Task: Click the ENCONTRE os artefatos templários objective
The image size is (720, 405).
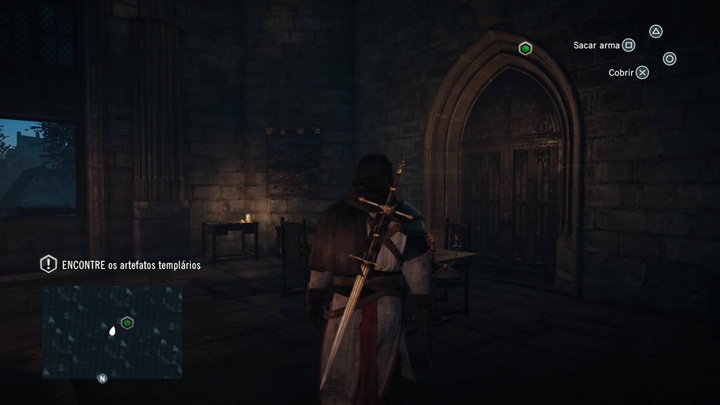Action: tap(131, 265)
